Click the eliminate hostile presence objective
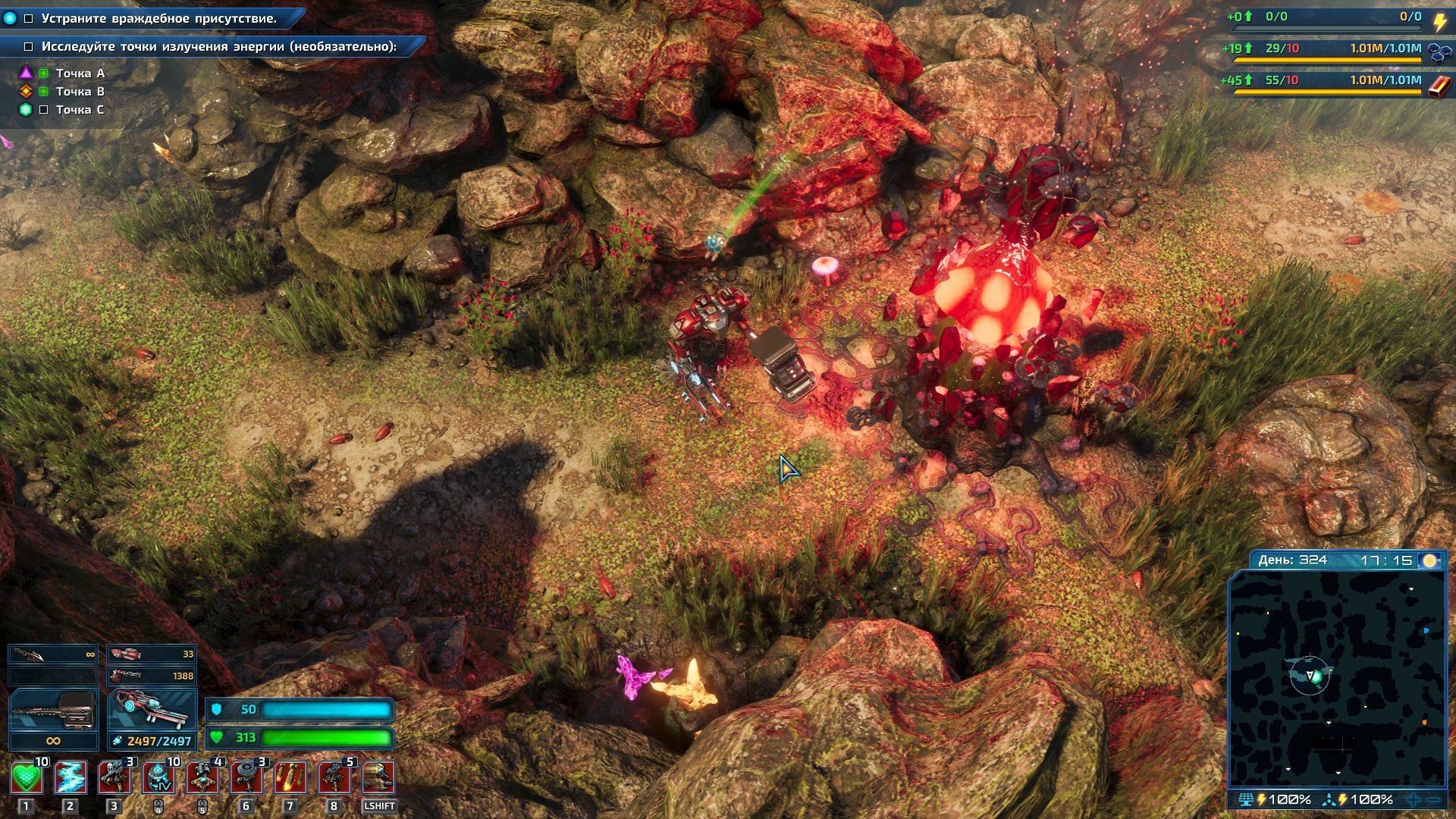Screen dimensions: 1456x819 158,18
